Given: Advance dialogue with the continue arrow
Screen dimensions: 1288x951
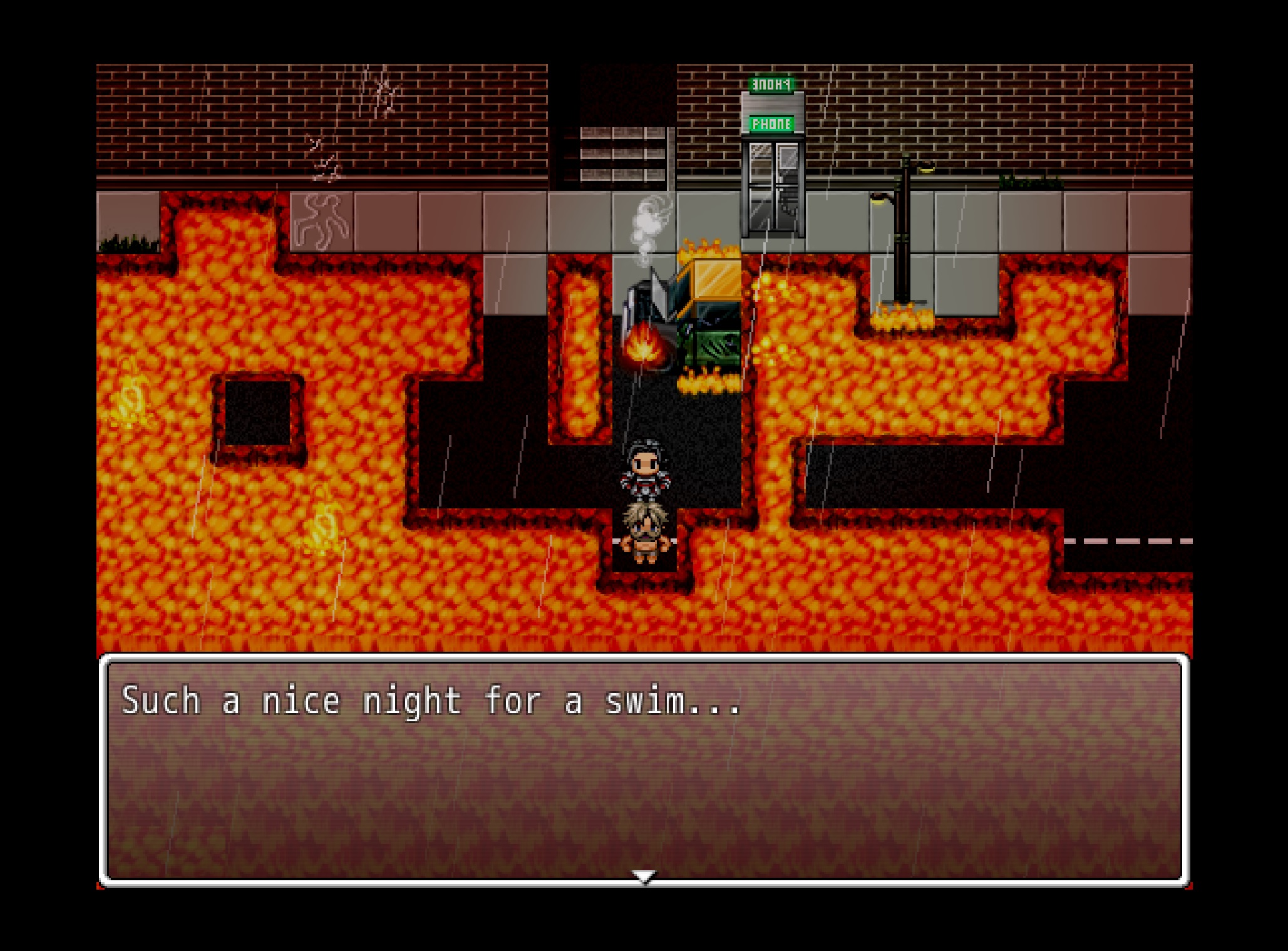Looking at the screenshot, I should [644, 876].
